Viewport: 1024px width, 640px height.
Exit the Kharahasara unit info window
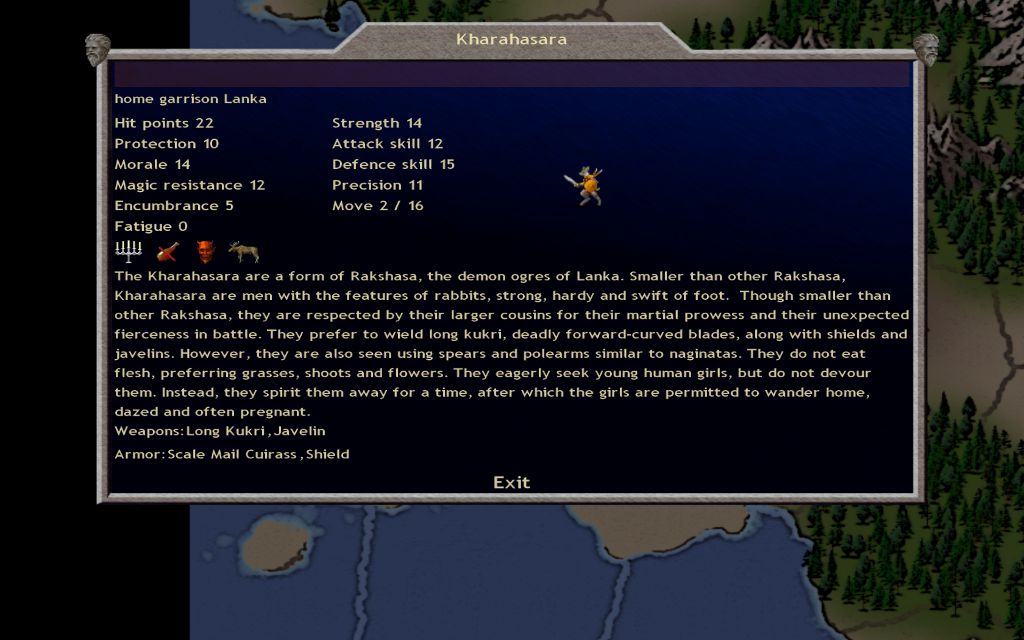(x=511, y=482)
